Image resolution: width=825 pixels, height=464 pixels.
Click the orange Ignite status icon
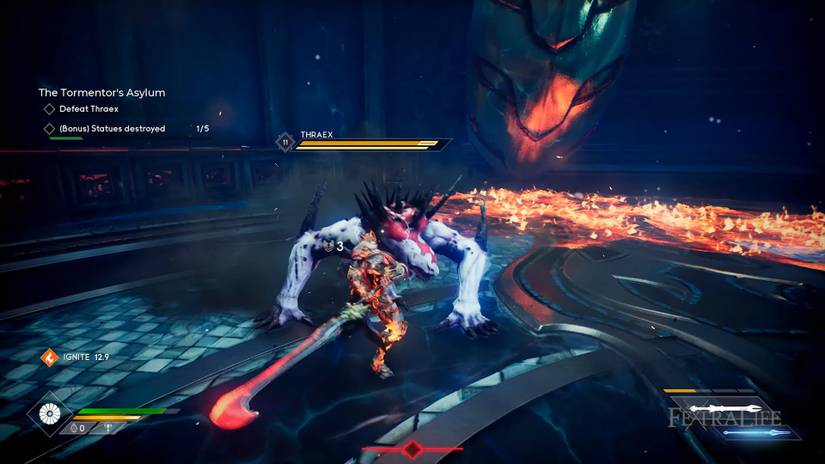(48, 357)
